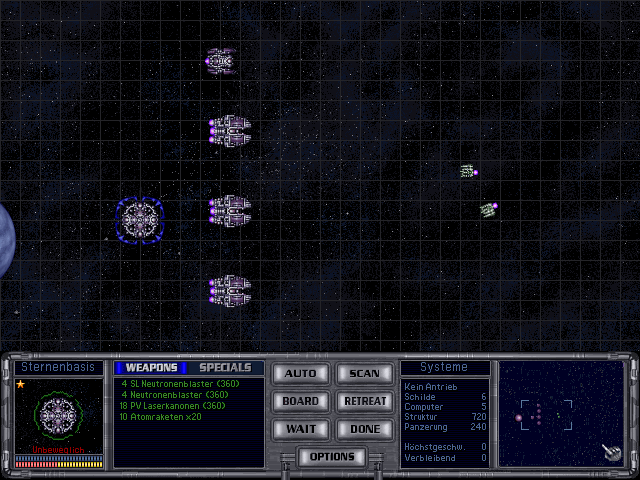Click the SCAN button
This screenshot has height=480, width=640.
click(364, 374)
